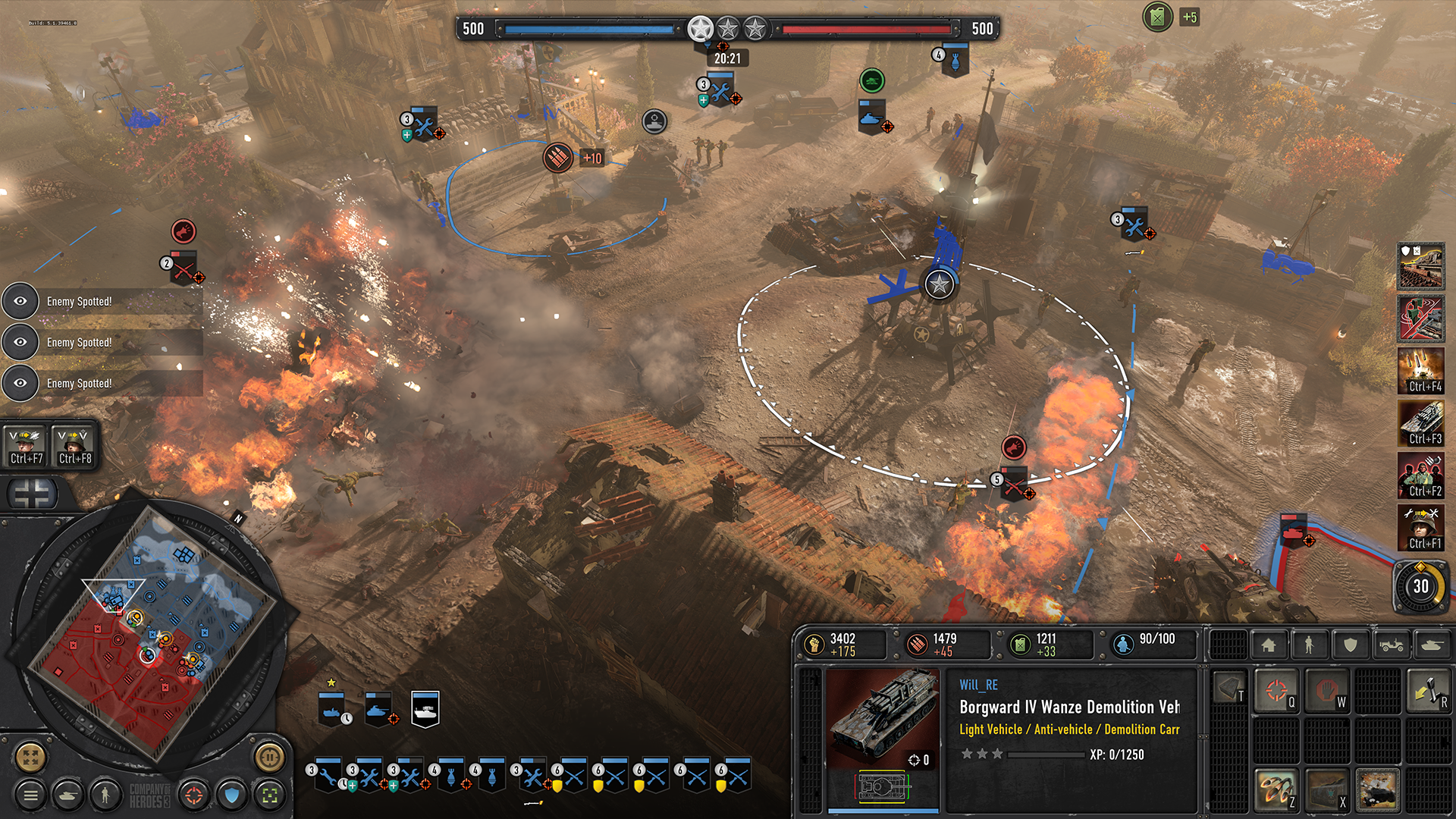Call in the rocket vehicle battlegroup ability

click(1421, 423)
